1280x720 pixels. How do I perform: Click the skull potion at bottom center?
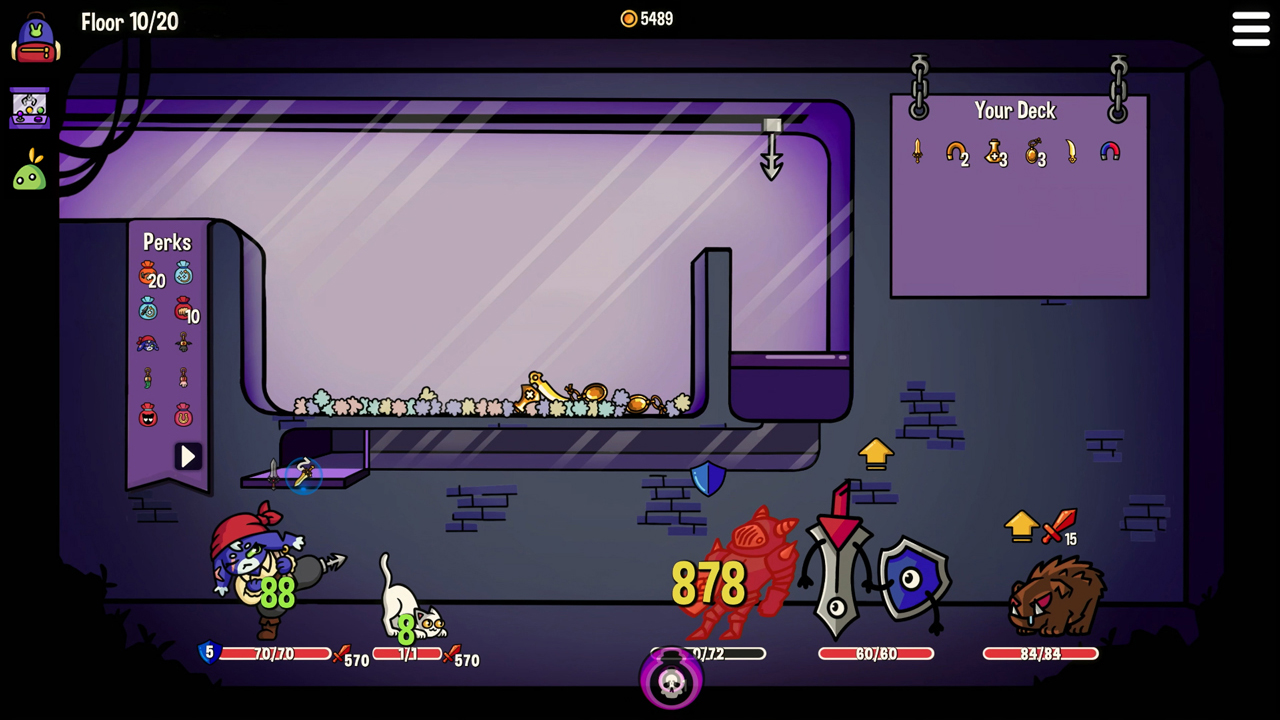click(x=670, y=680)
